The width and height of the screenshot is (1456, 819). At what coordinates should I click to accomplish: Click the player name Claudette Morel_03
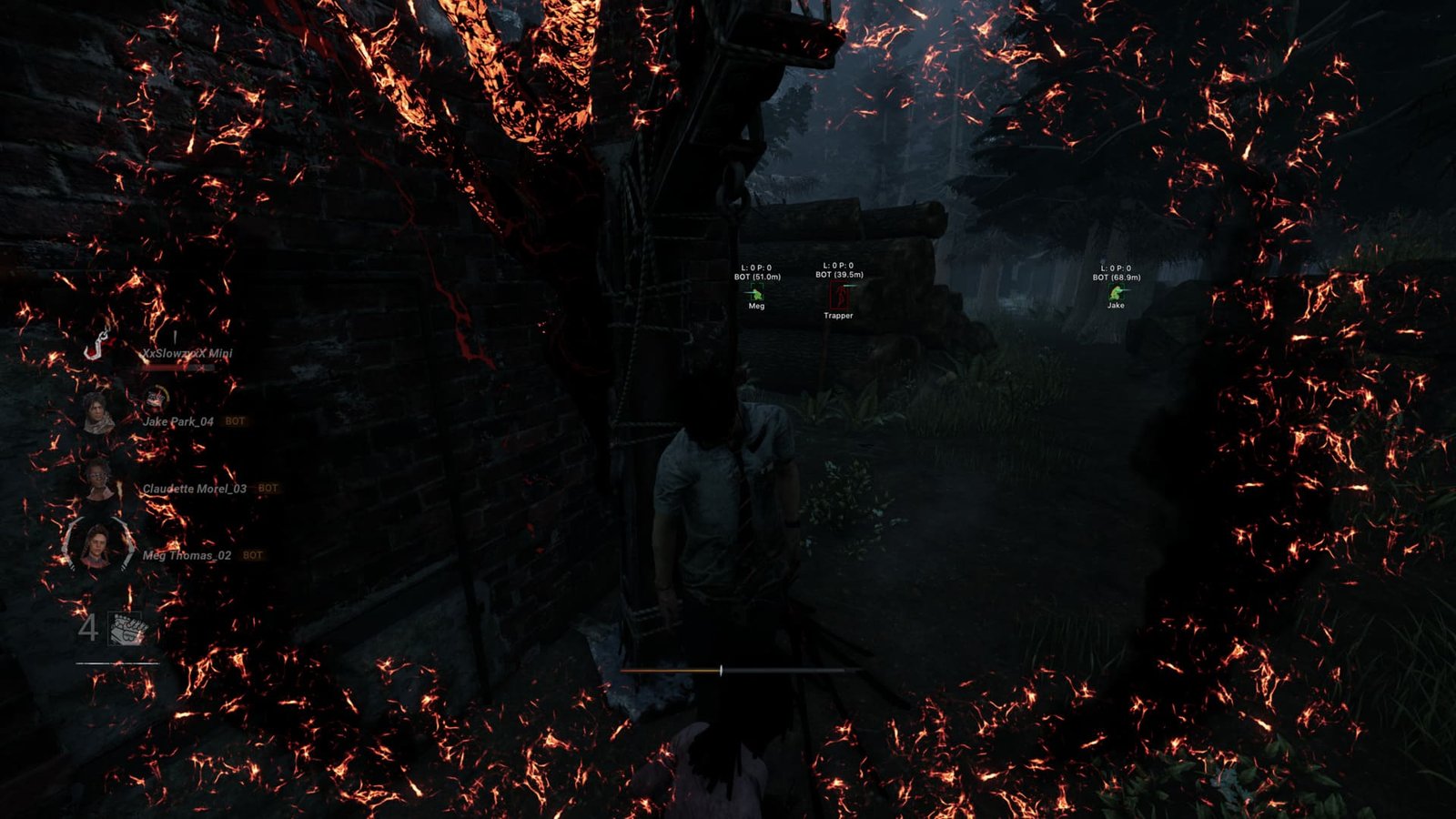tap(195, 489)
